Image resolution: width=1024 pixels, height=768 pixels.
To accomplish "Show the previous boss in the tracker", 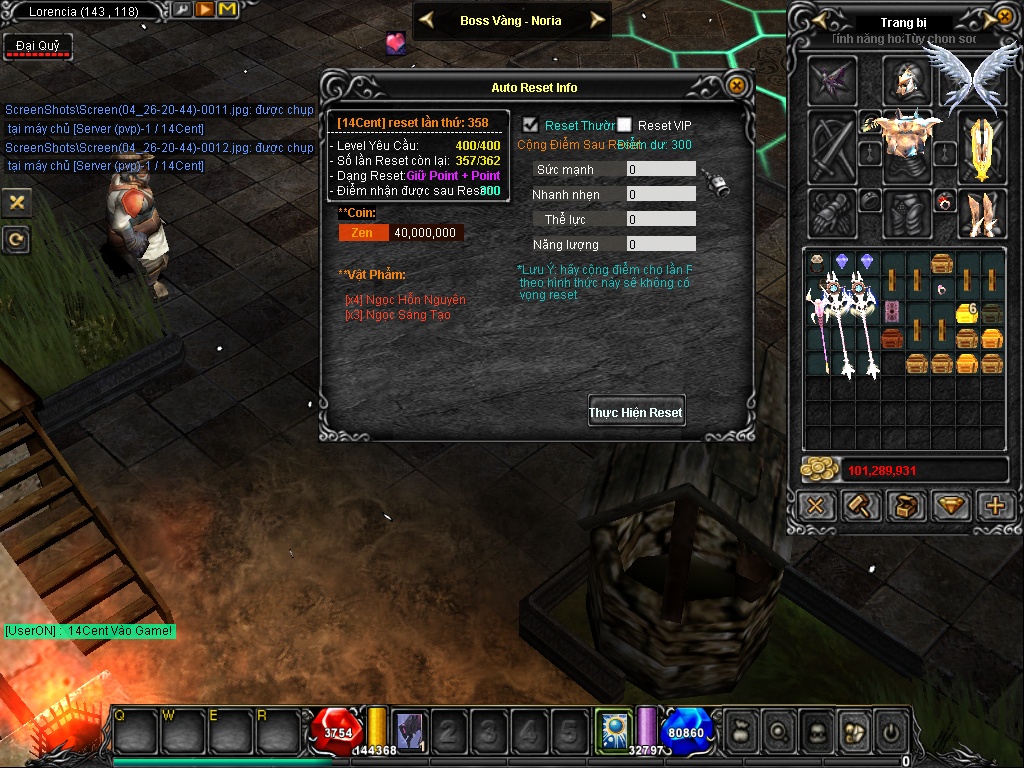I will tap(426, 20).
